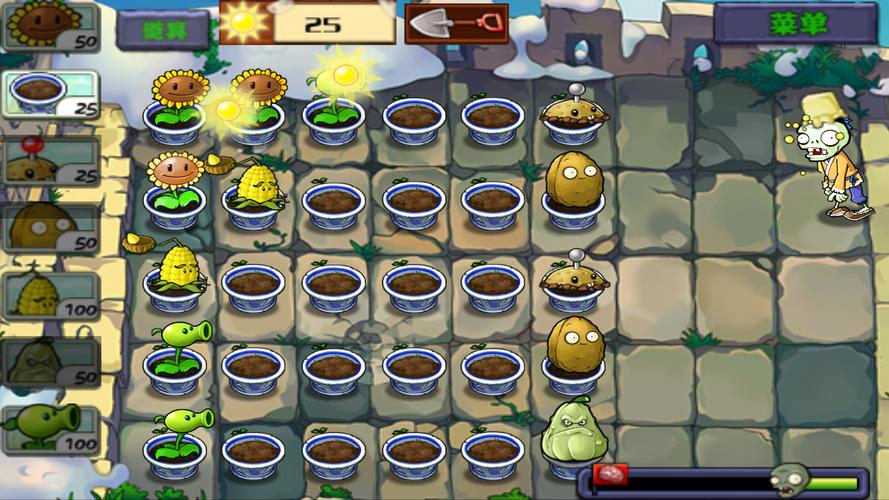Open the 道具 items button
The width and height of the screenshot is (889, 500).
tap(162, 28)
